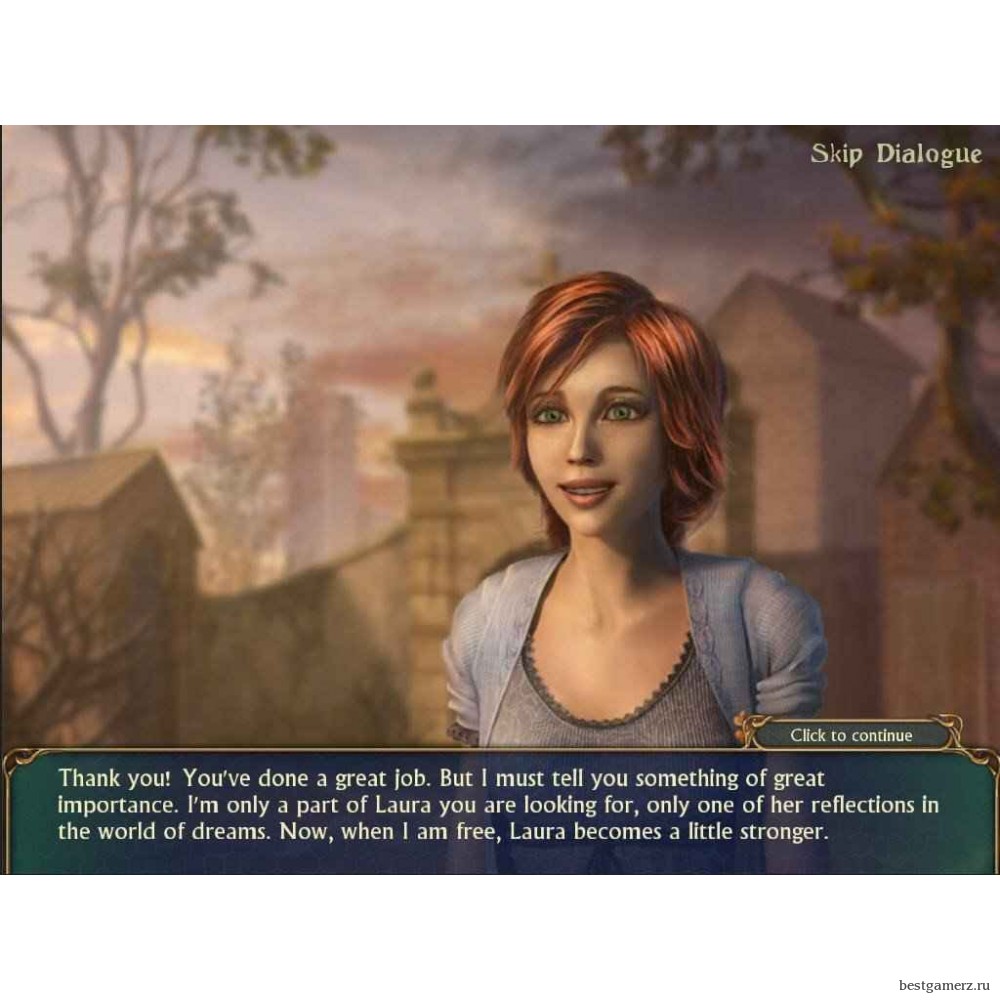Skip the dialogue
The width and height of the screenshot is (1000, 1000).
pos(896,154)
